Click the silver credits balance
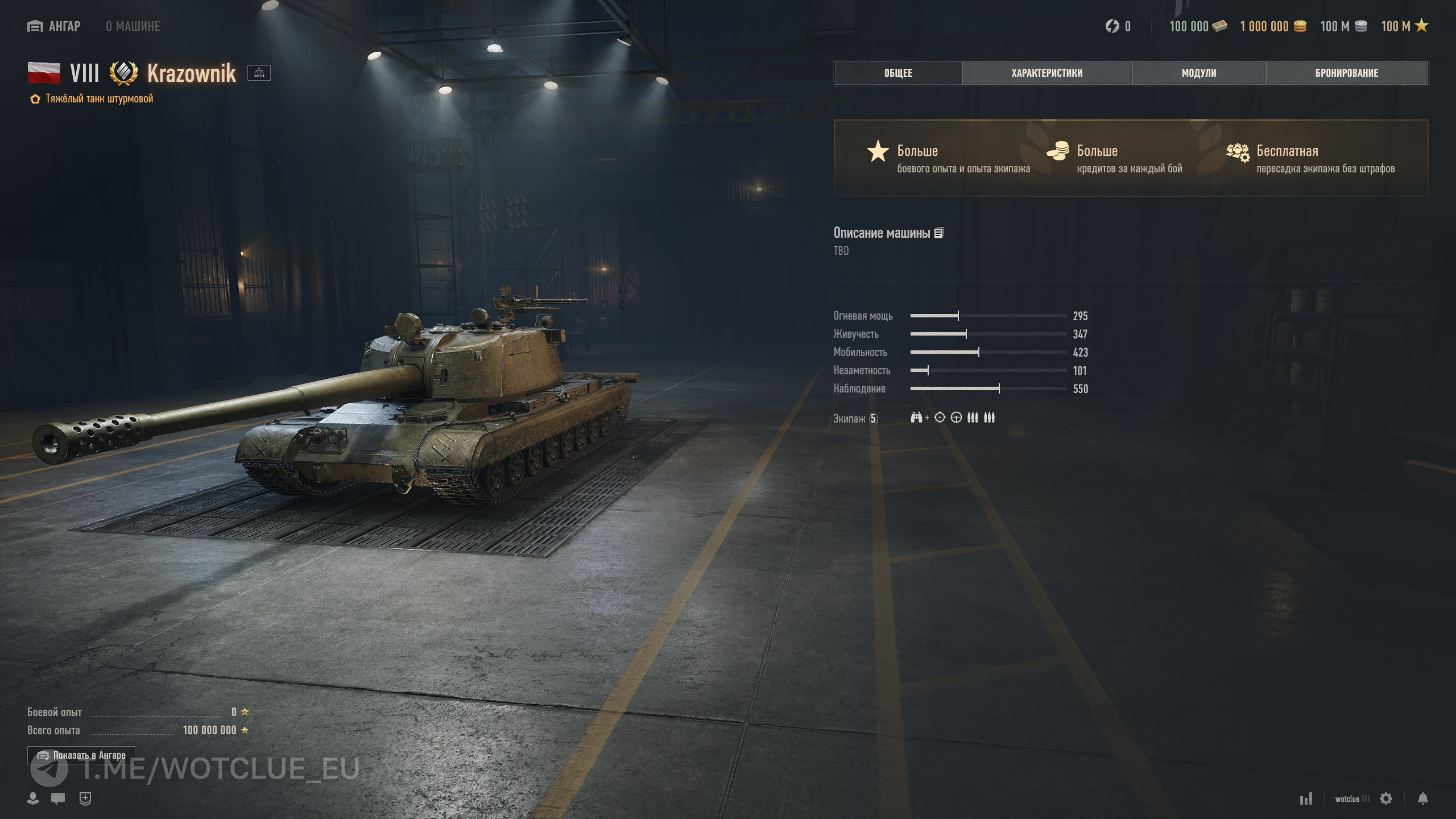Viewport: 1456px width, 819px height. point(1343,26)
